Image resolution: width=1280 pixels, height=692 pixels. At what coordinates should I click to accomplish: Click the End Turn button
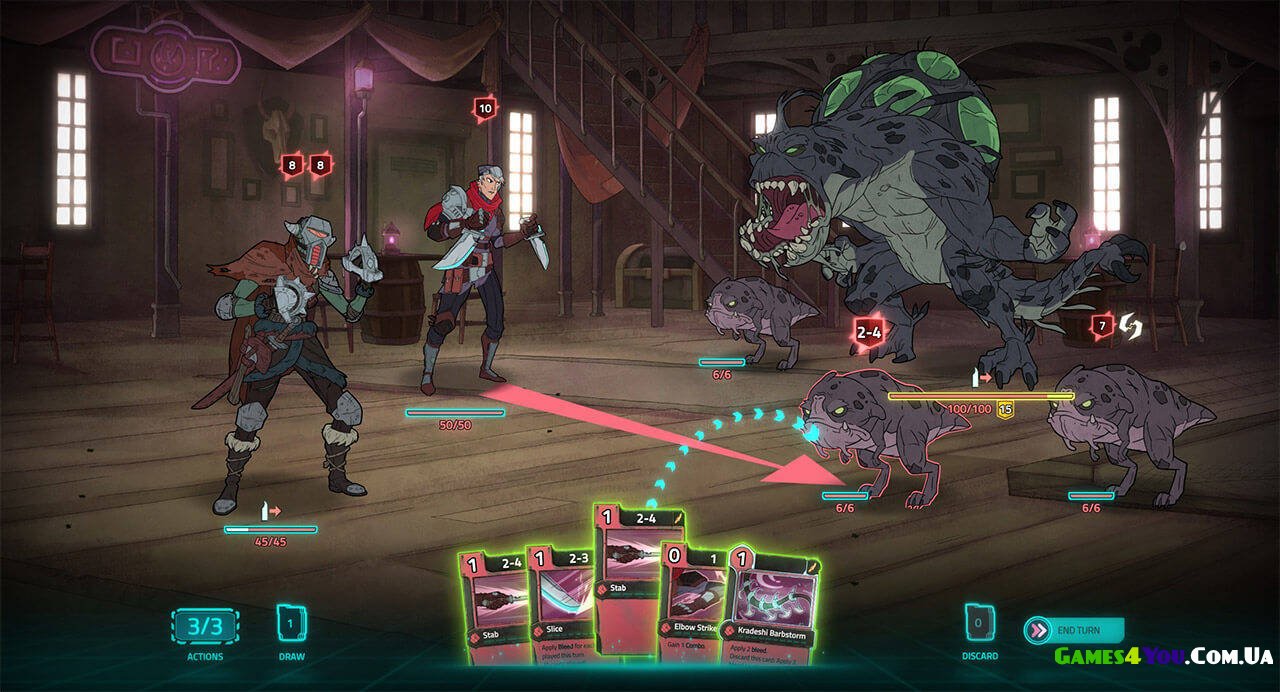tap(1075, 630)
